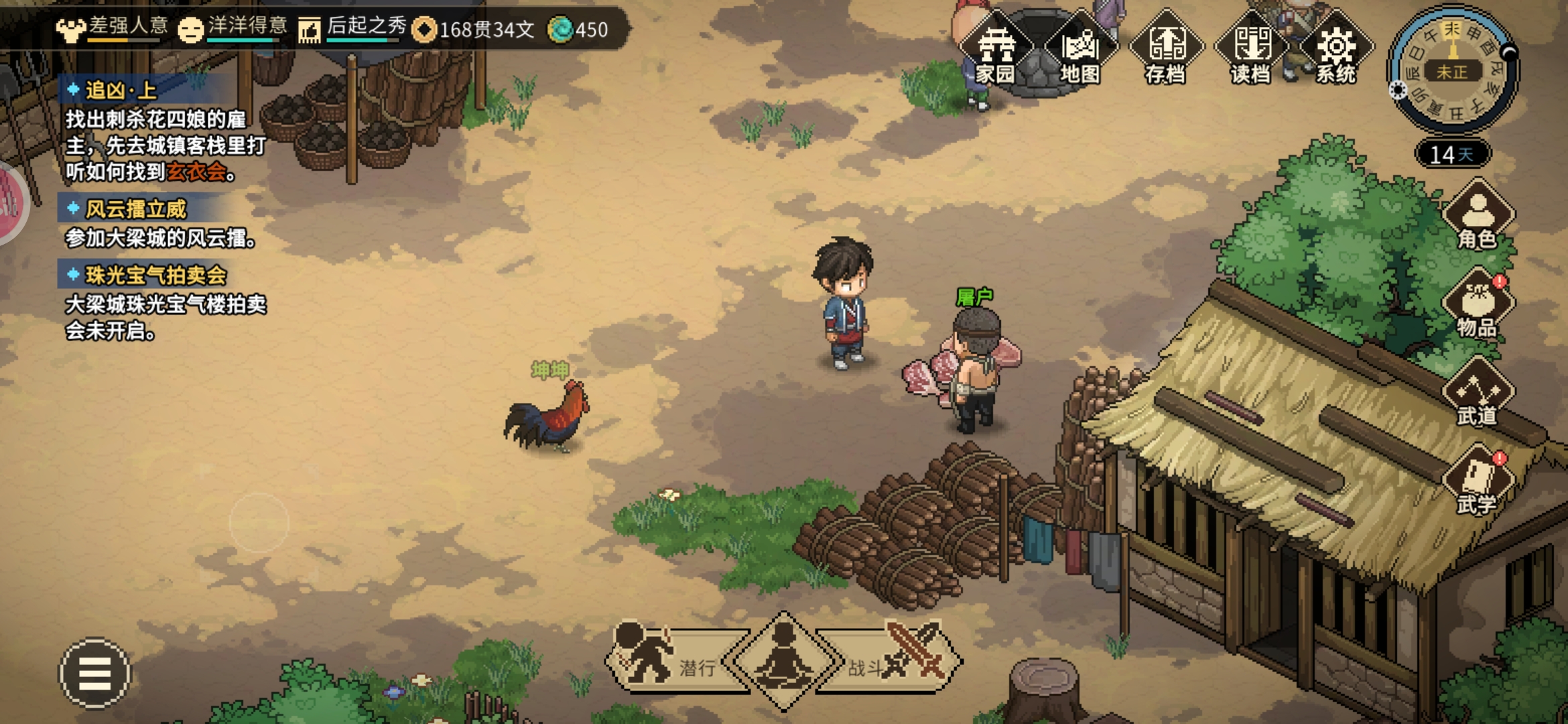Click the circular time-of-day dial

click(x=1452, y=70)
